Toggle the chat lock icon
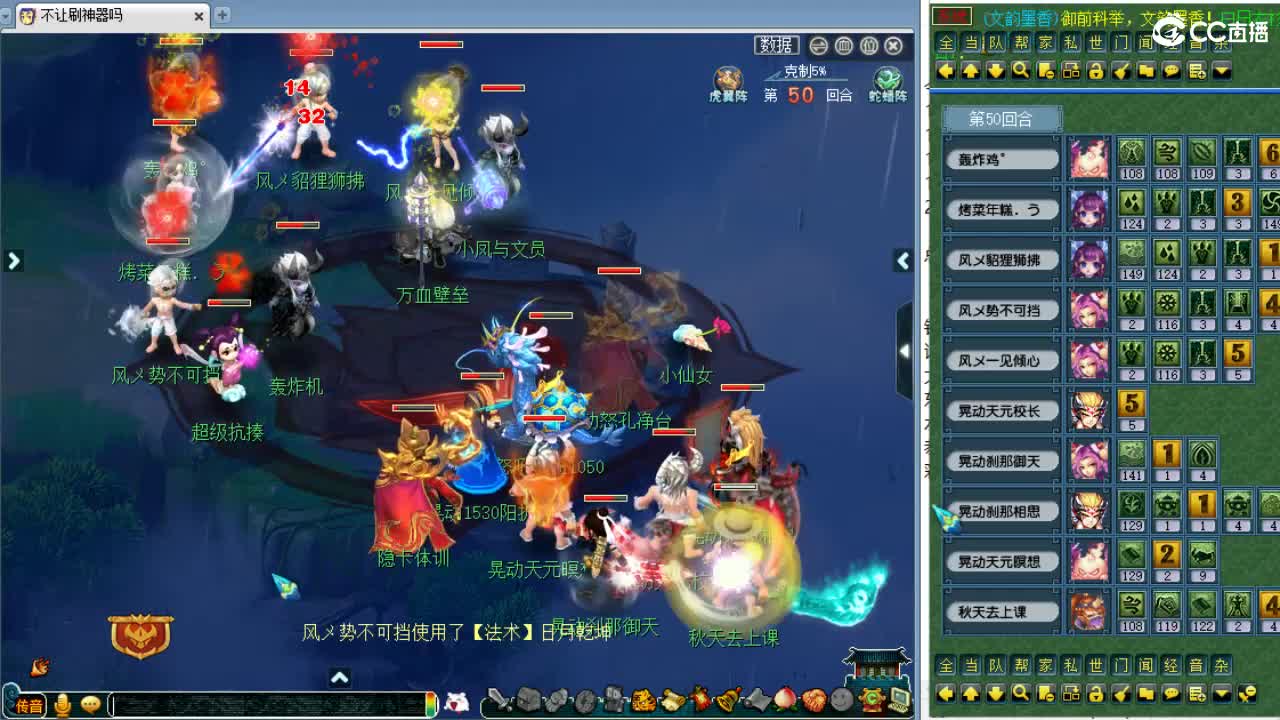 pyautogui.click(x=1098, y=71)
